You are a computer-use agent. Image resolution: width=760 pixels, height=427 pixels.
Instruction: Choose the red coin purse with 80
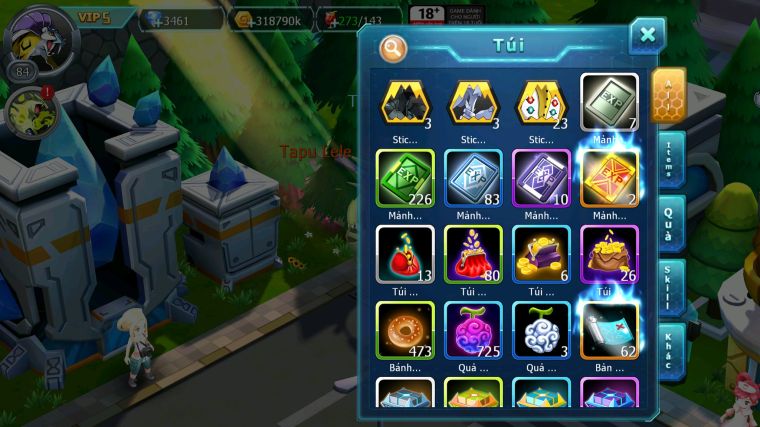point(473,253)
